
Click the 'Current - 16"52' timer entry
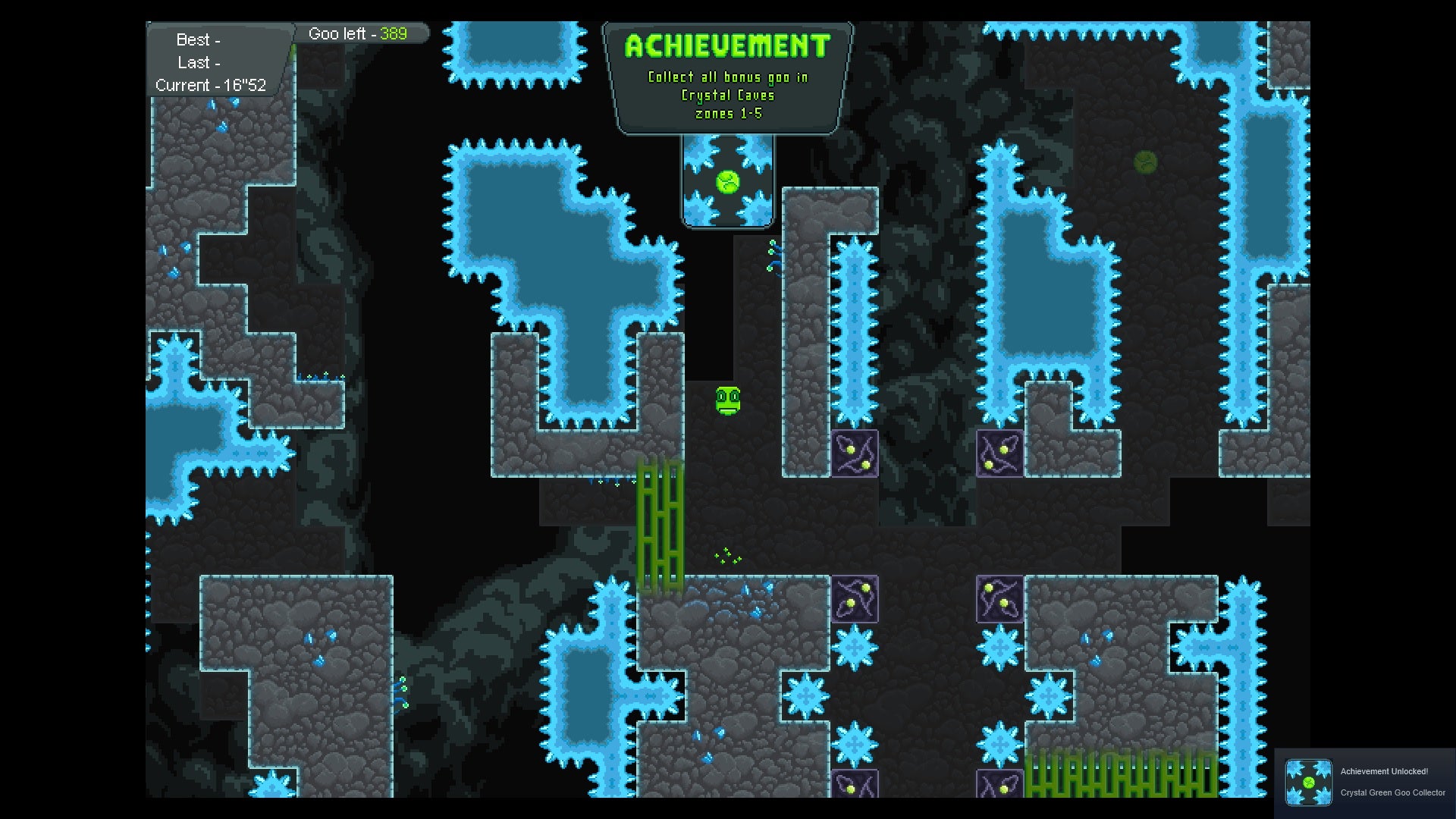[211, 86]
